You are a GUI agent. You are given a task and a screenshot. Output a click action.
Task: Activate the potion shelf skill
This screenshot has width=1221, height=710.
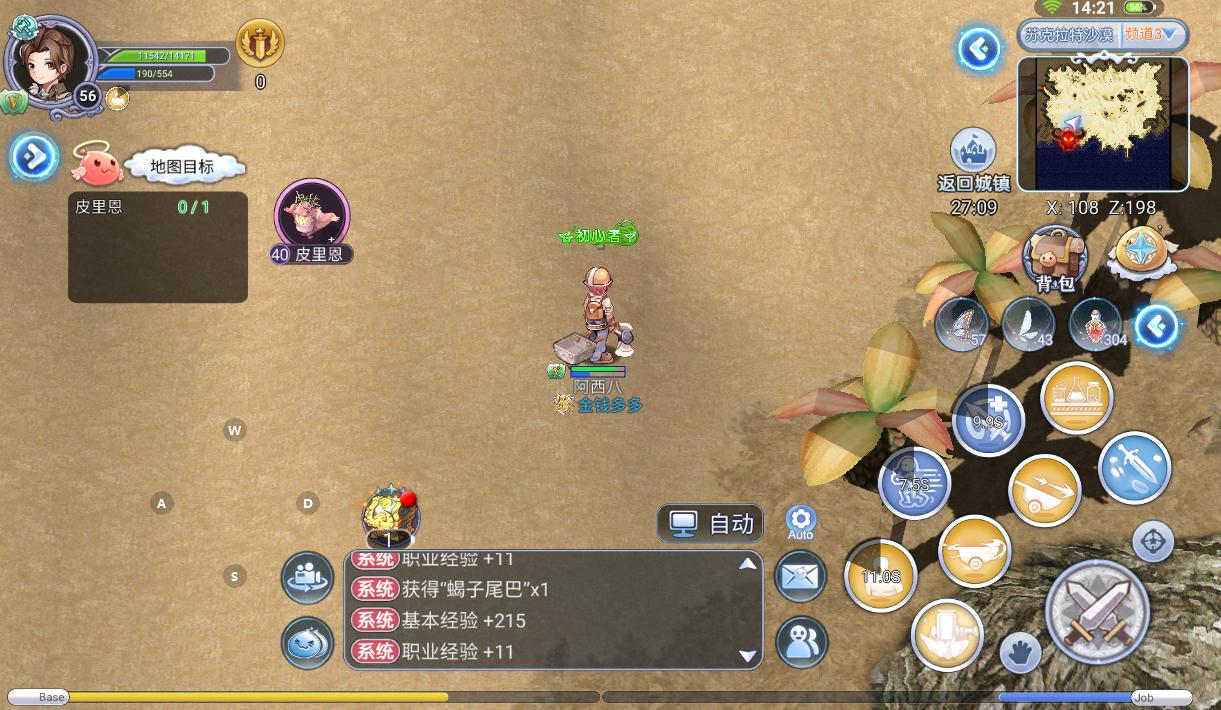point(1076,398)
